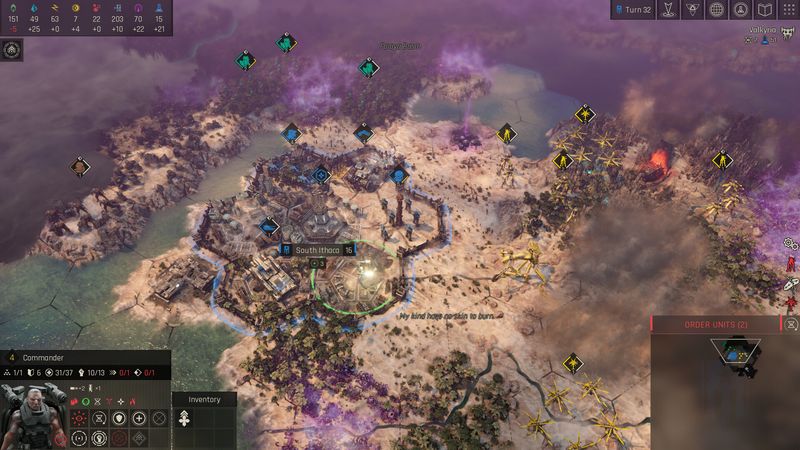
Task: Click the hourglass end-turn icon beside Order Units
Action: coord(792,324)
